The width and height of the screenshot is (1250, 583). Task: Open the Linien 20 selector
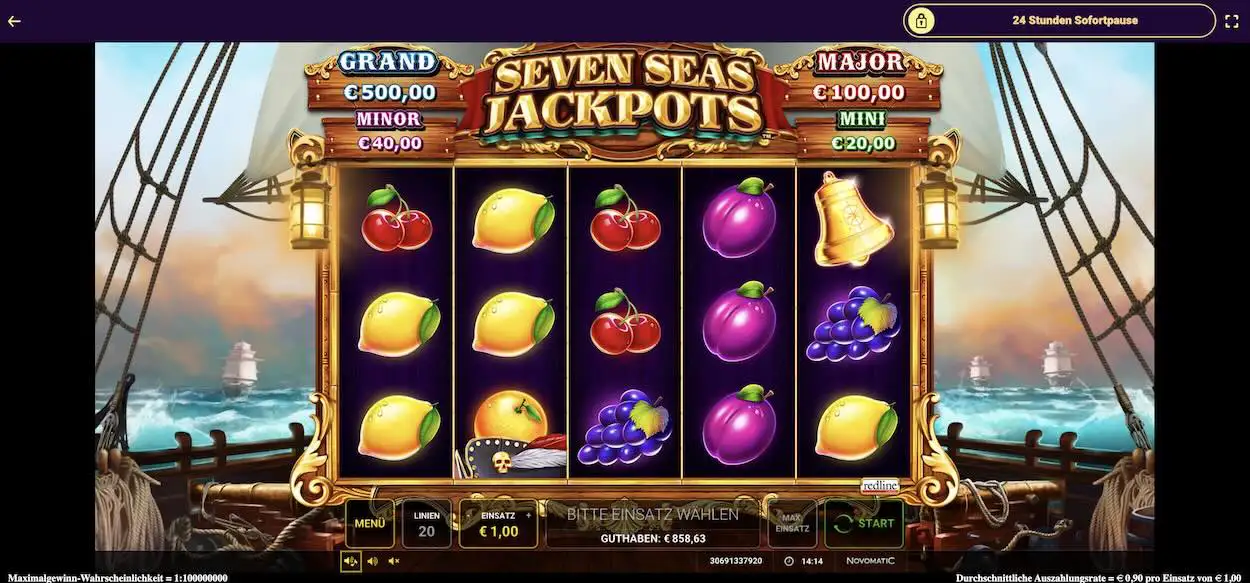(x=426, y=523)
